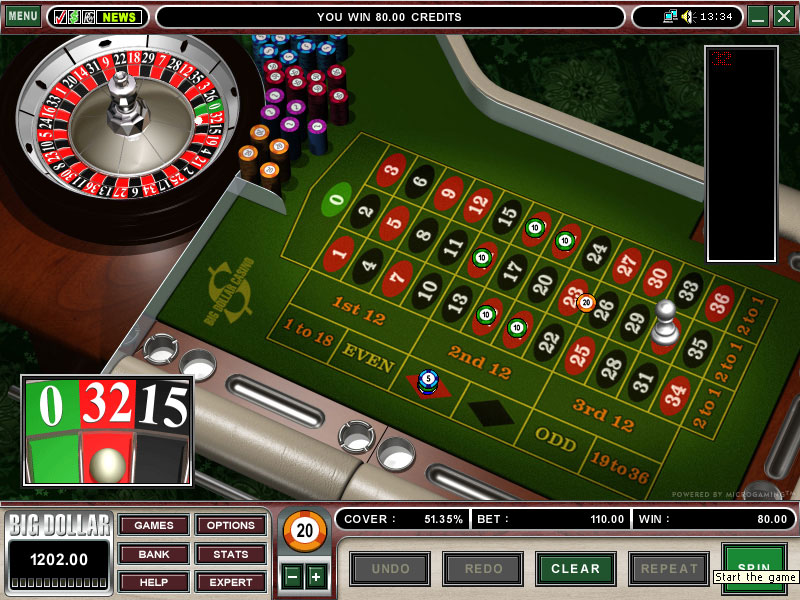The image size is (800, 600).
Task: Open the BANK cashier
Action: coord(154,554)
